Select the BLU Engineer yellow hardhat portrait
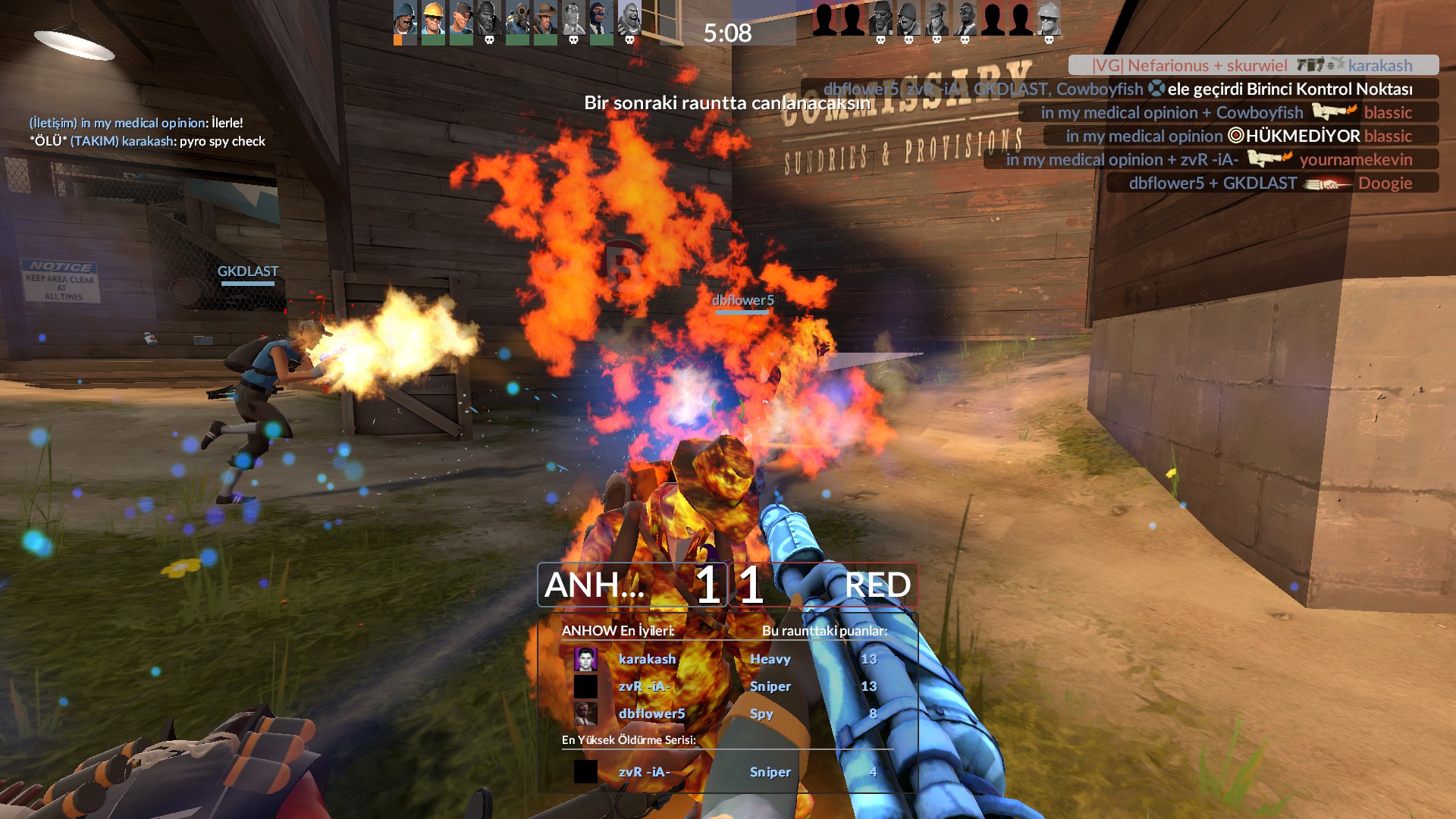The image size is (1456, 819). (433, 19)
